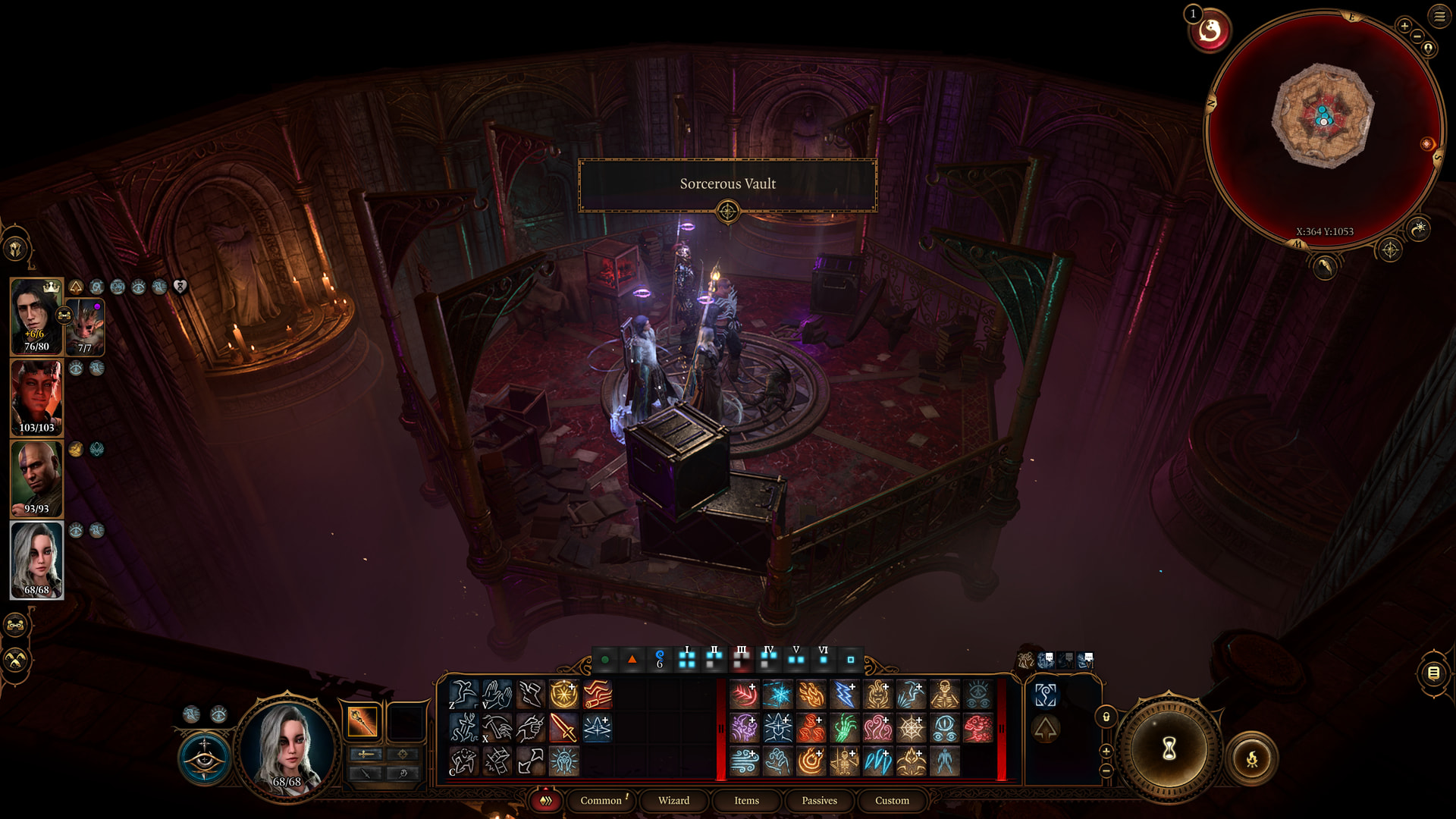The width and height of the screenshot is (1456, 819).
Task: Toggle the hotbar lock padlock button
Action: [x=1106, y=717]
